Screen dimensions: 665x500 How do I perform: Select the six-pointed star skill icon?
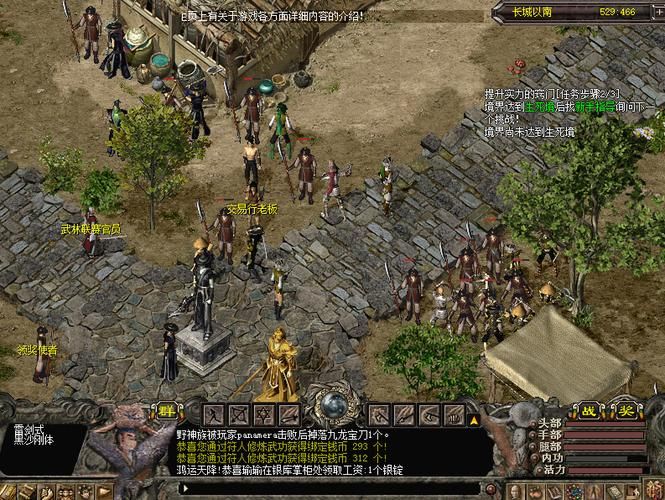coord(263,413)
